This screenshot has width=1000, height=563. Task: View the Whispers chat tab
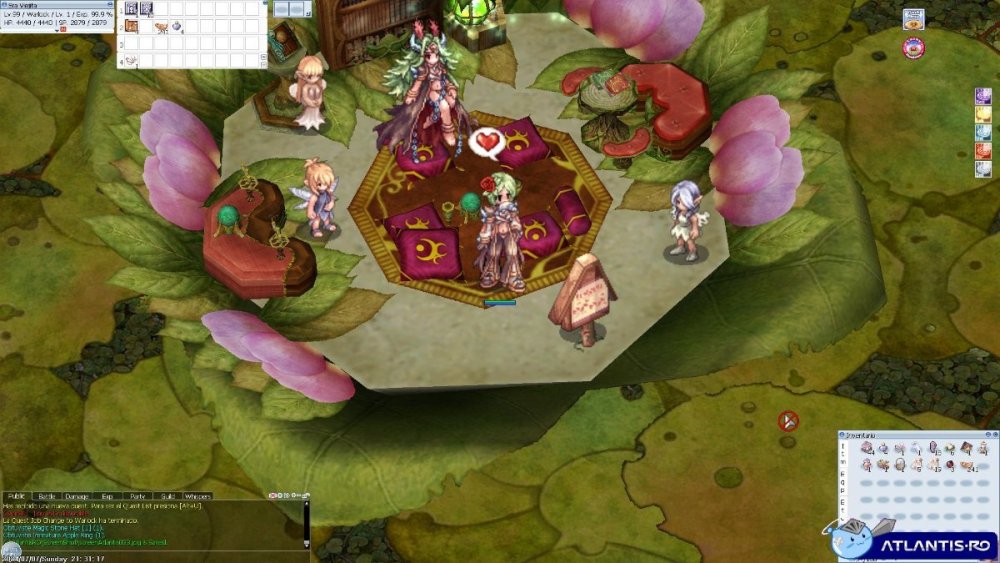click(198, 495)
